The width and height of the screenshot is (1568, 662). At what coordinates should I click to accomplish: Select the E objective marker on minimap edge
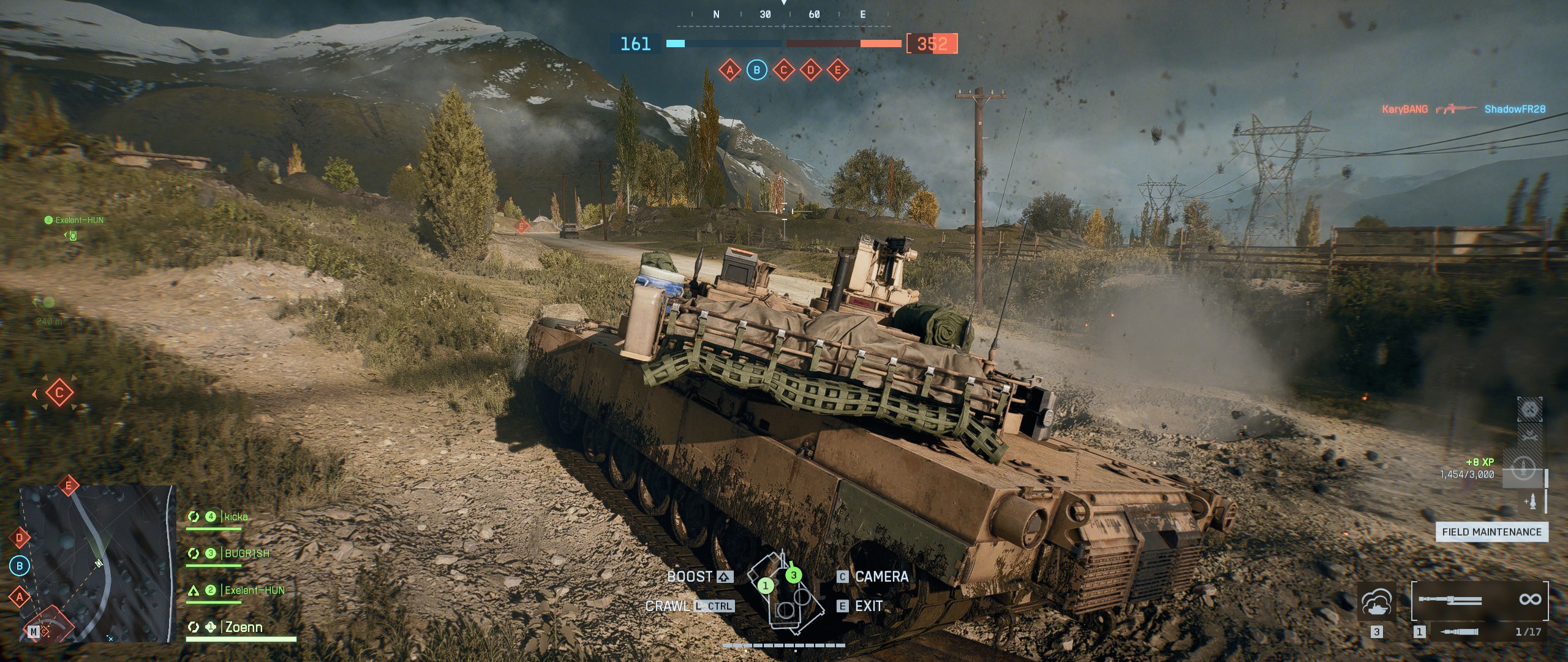pyautogui.click(x=69, y=486)
